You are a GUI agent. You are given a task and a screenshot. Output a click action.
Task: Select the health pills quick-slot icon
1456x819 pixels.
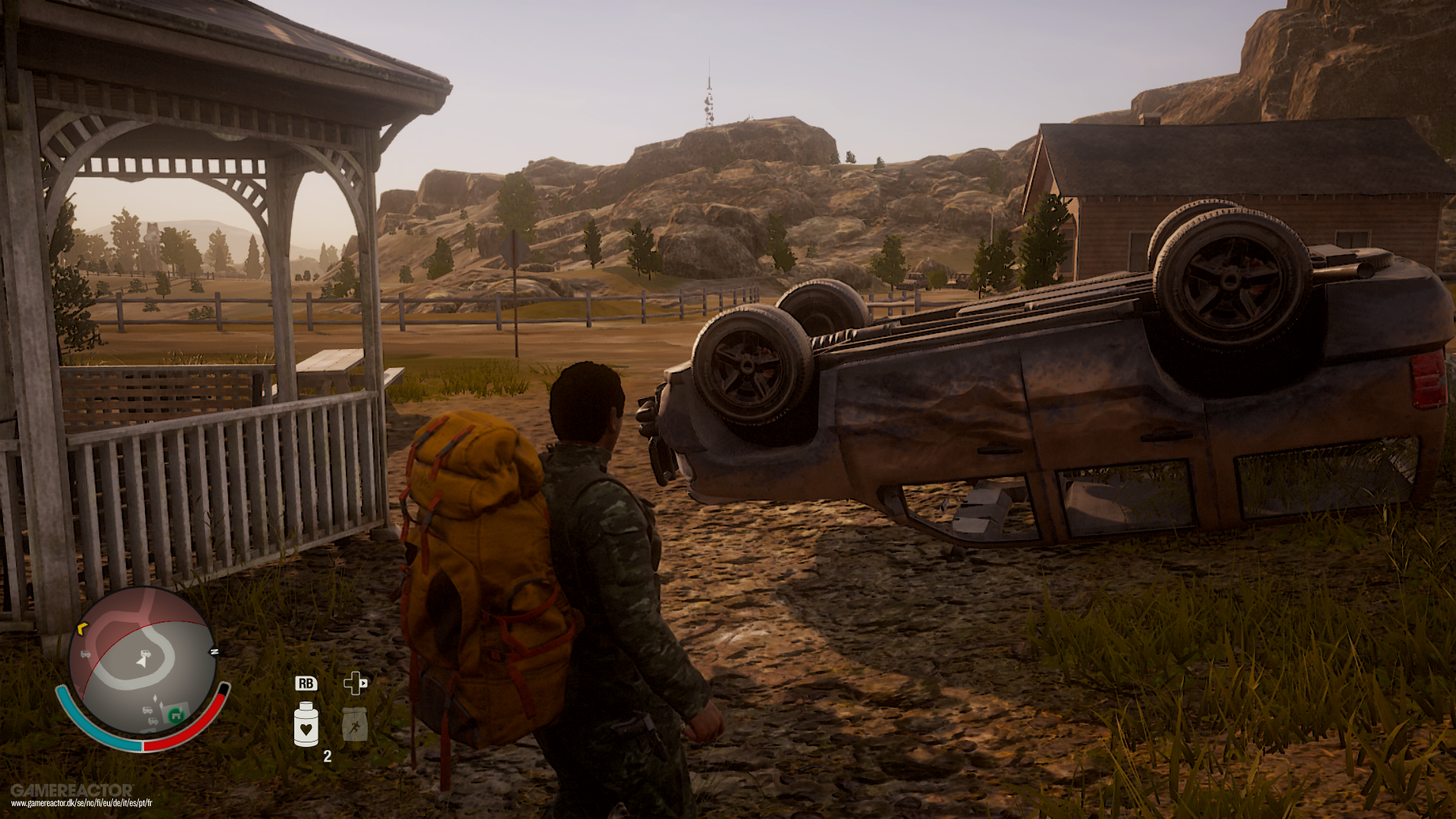click(x=306, y=724)
